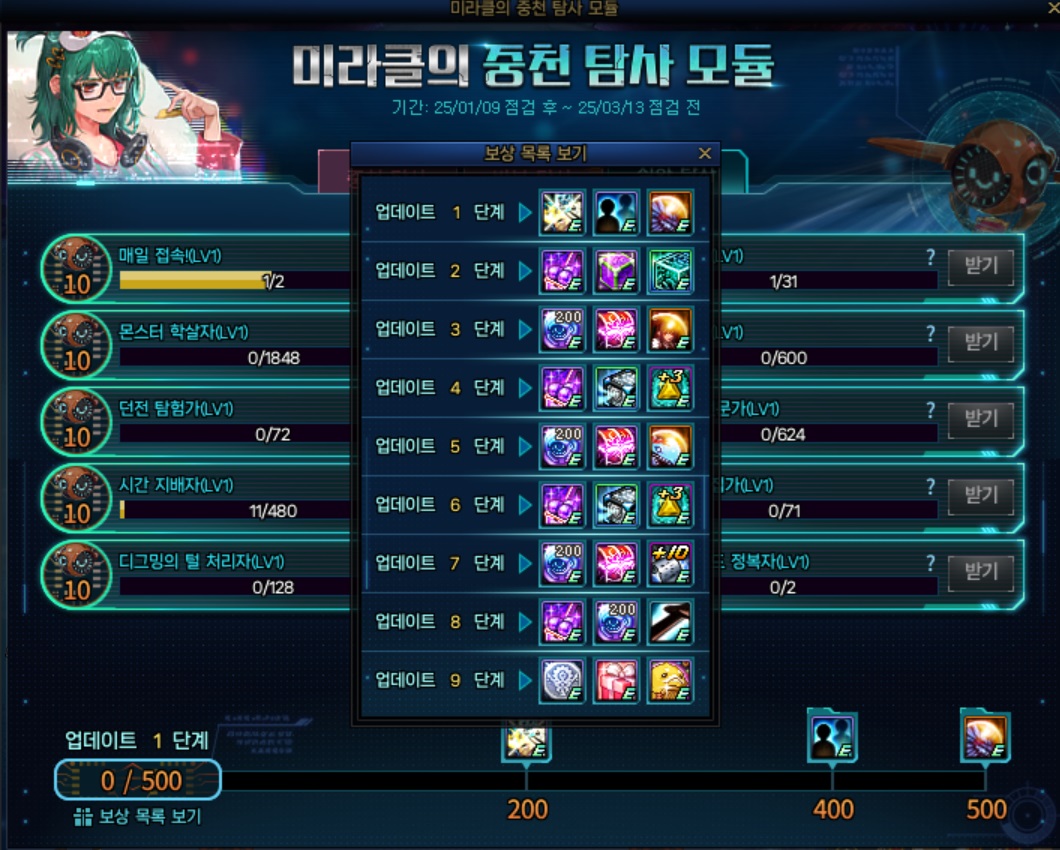Click the silver emblem in 업데이트 9 단계
Screen dimensions: 1060x850
coord(562,680)
